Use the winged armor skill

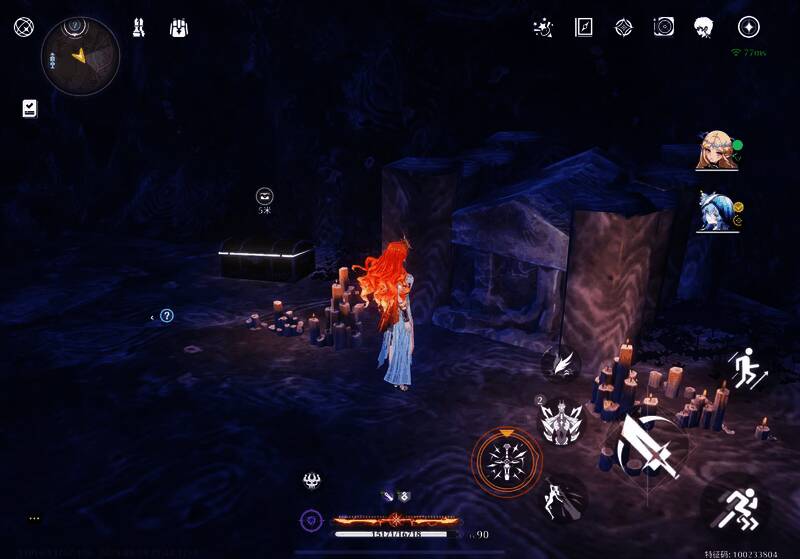561,420
